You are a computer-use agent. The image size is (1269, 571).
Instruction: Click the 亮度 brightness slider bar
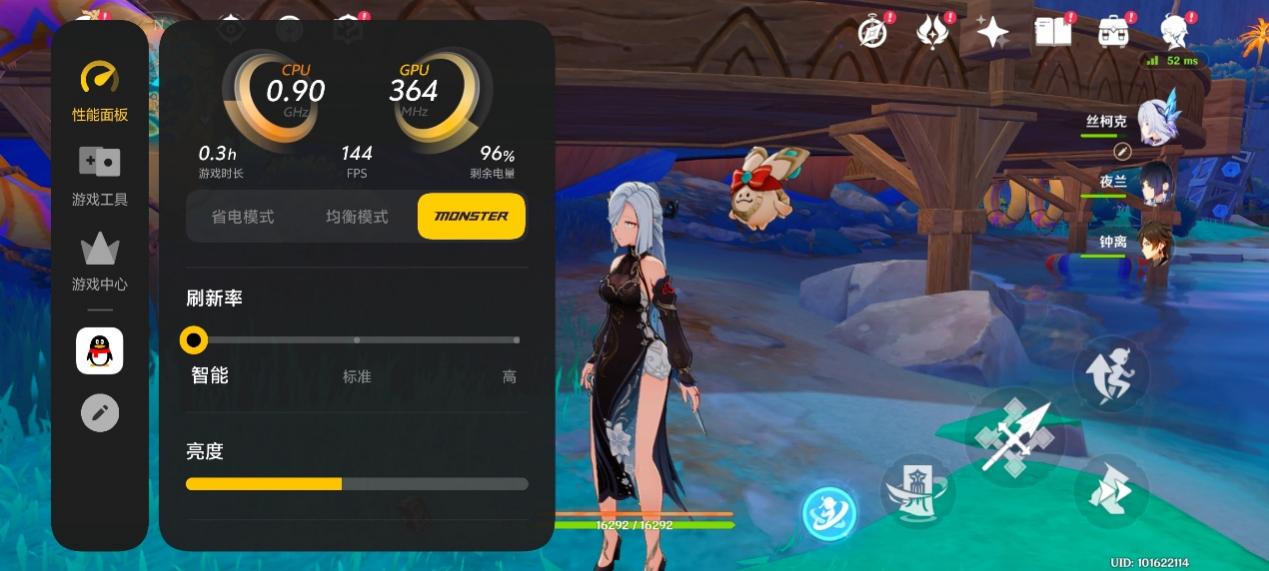357,484
